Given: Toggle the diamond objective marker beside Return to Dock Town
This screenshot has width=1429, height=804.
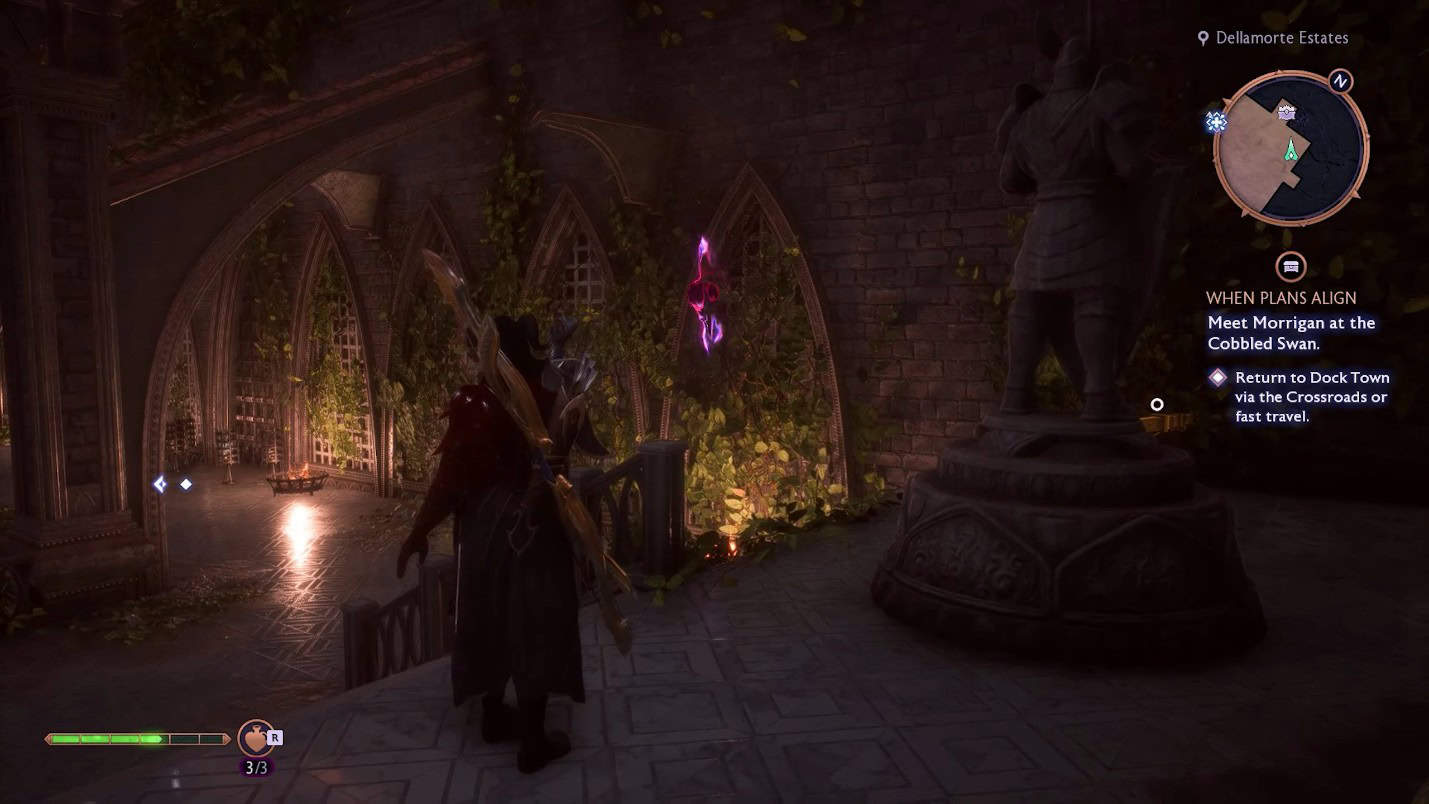Looking at the screenshot, I should coord(1217,377).
